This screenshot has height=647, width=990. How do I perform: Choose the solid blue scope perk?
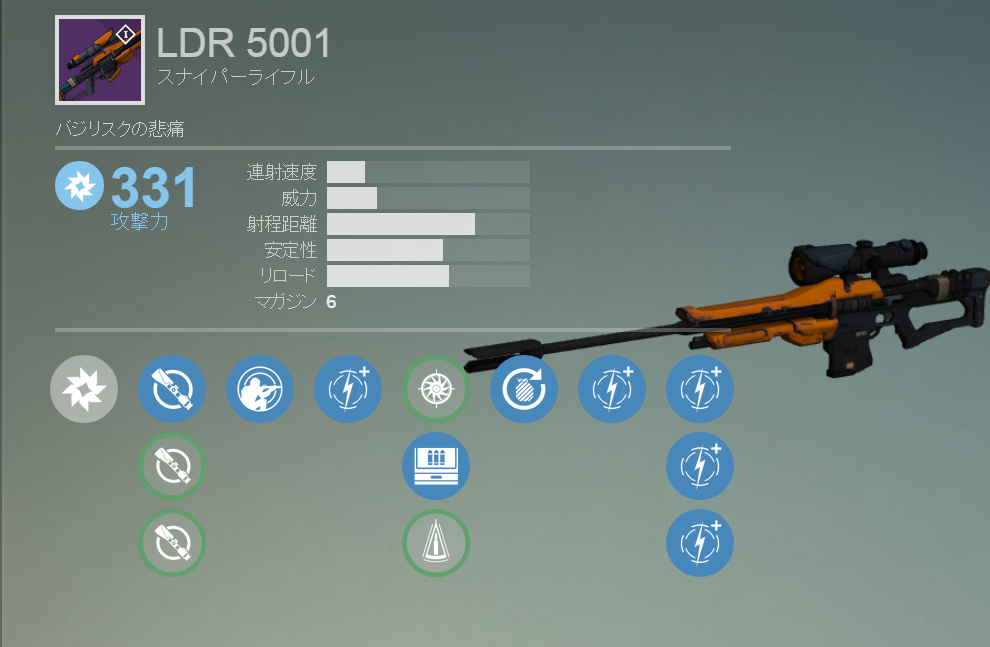(x=172, y=389)
